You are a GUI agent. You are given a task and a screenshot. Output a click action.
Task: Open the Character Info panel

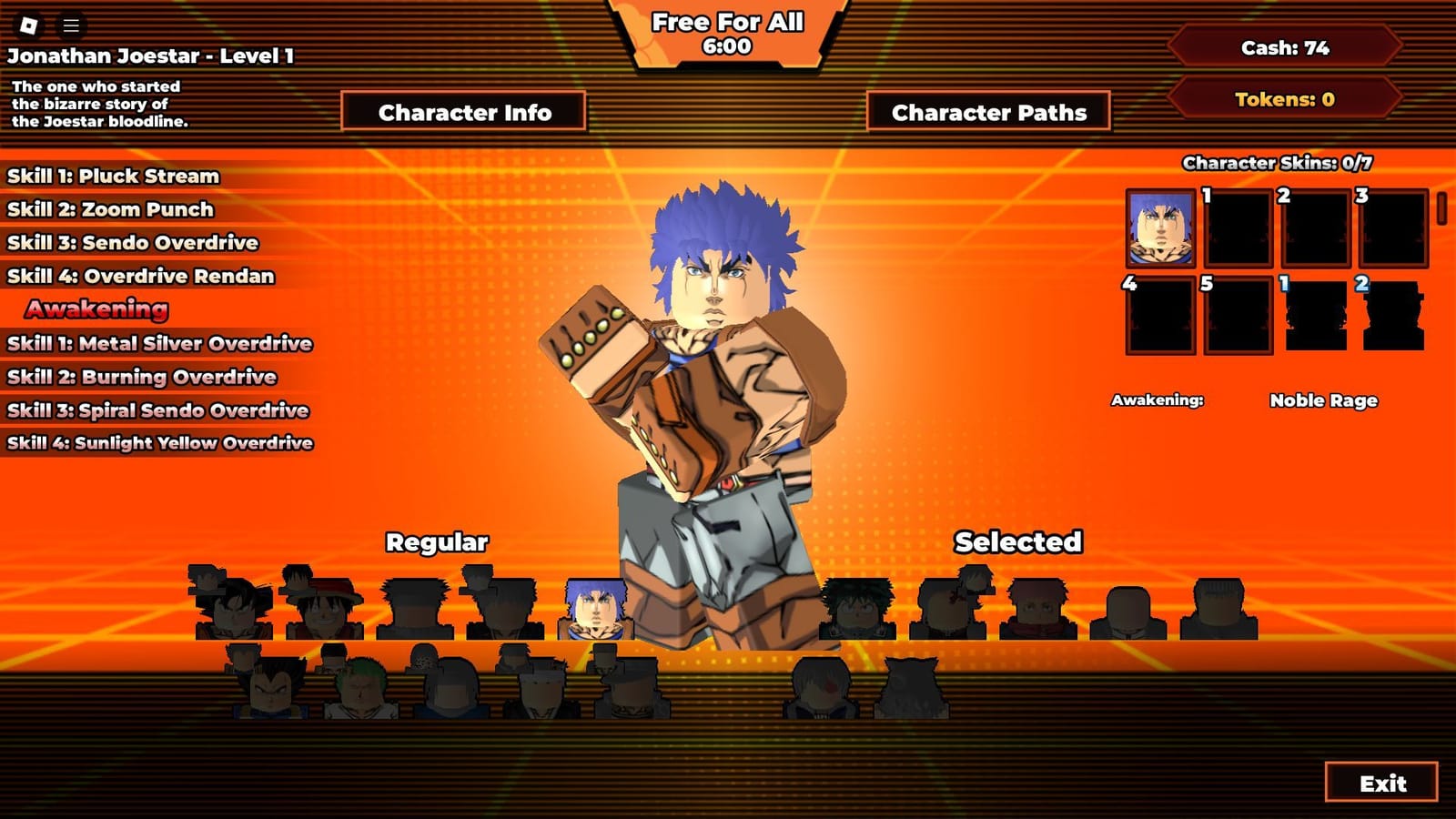coord(466,111)
